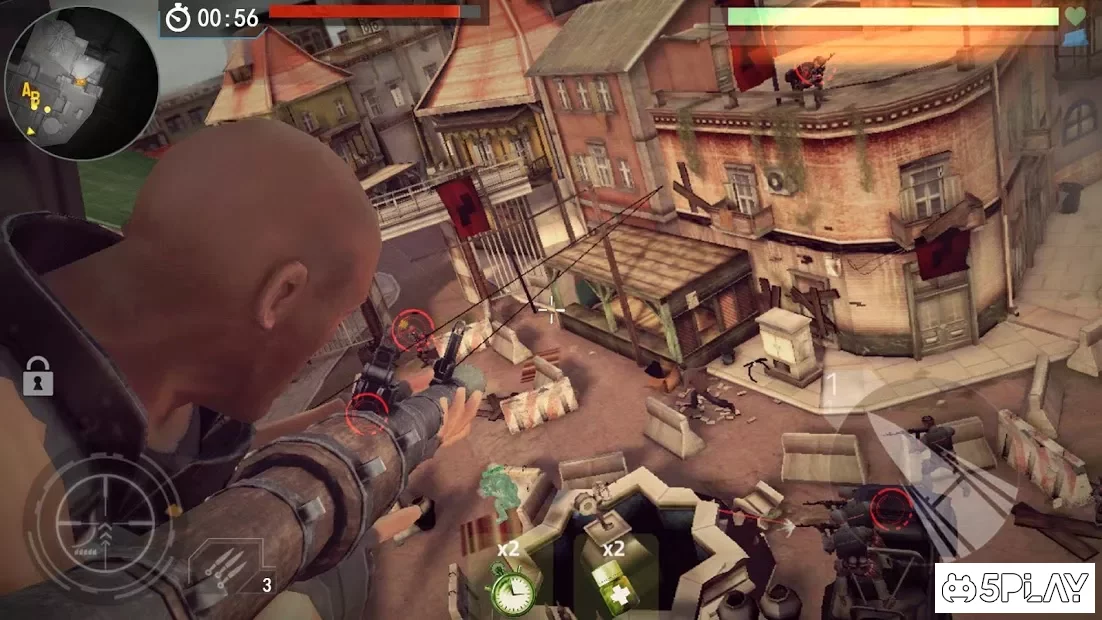Use the green stopwatch slow-time booster
1102x620 pixels.
tap(512, 585)
